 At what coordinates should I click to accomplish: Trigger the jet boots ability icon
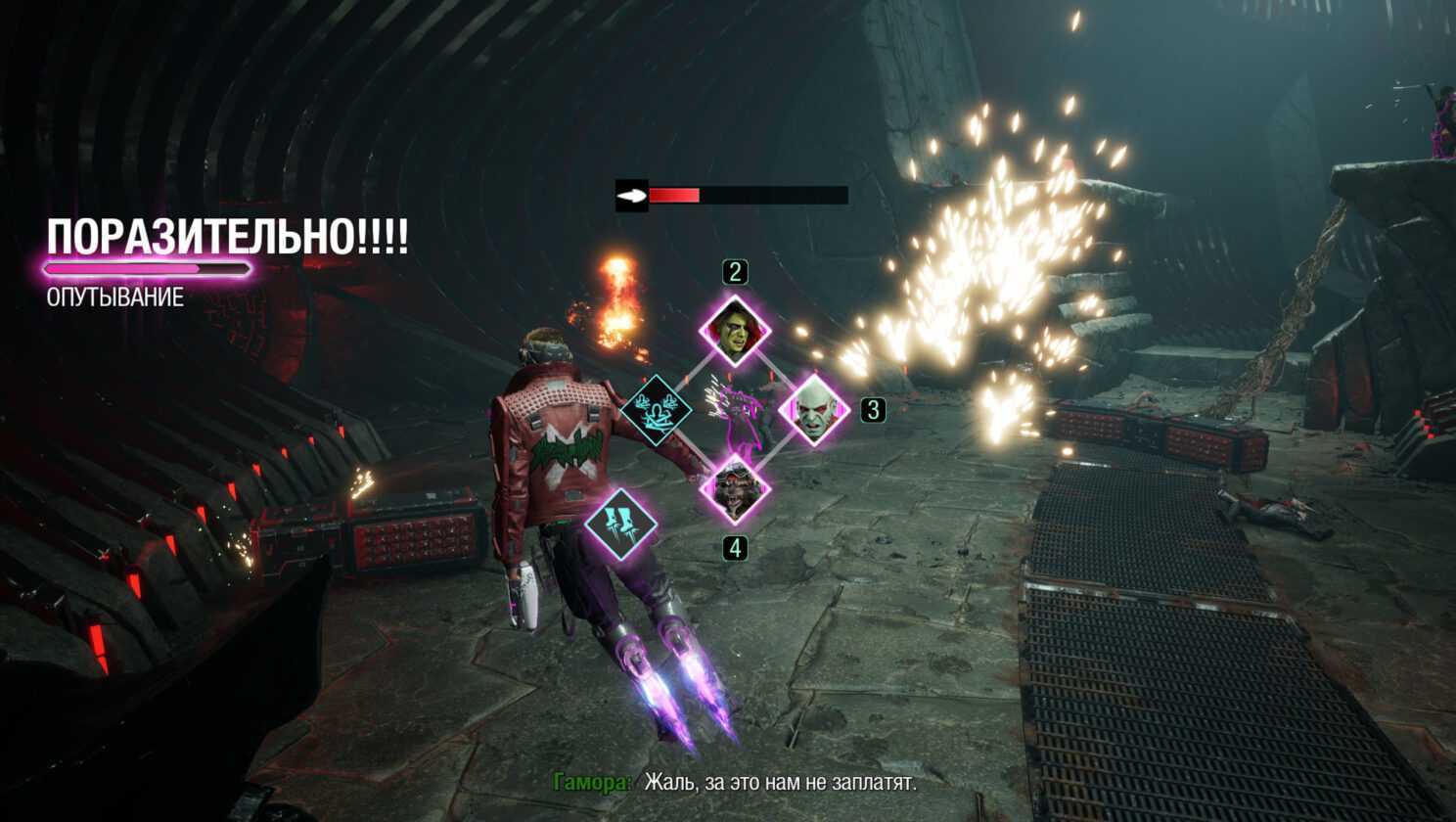620,524
